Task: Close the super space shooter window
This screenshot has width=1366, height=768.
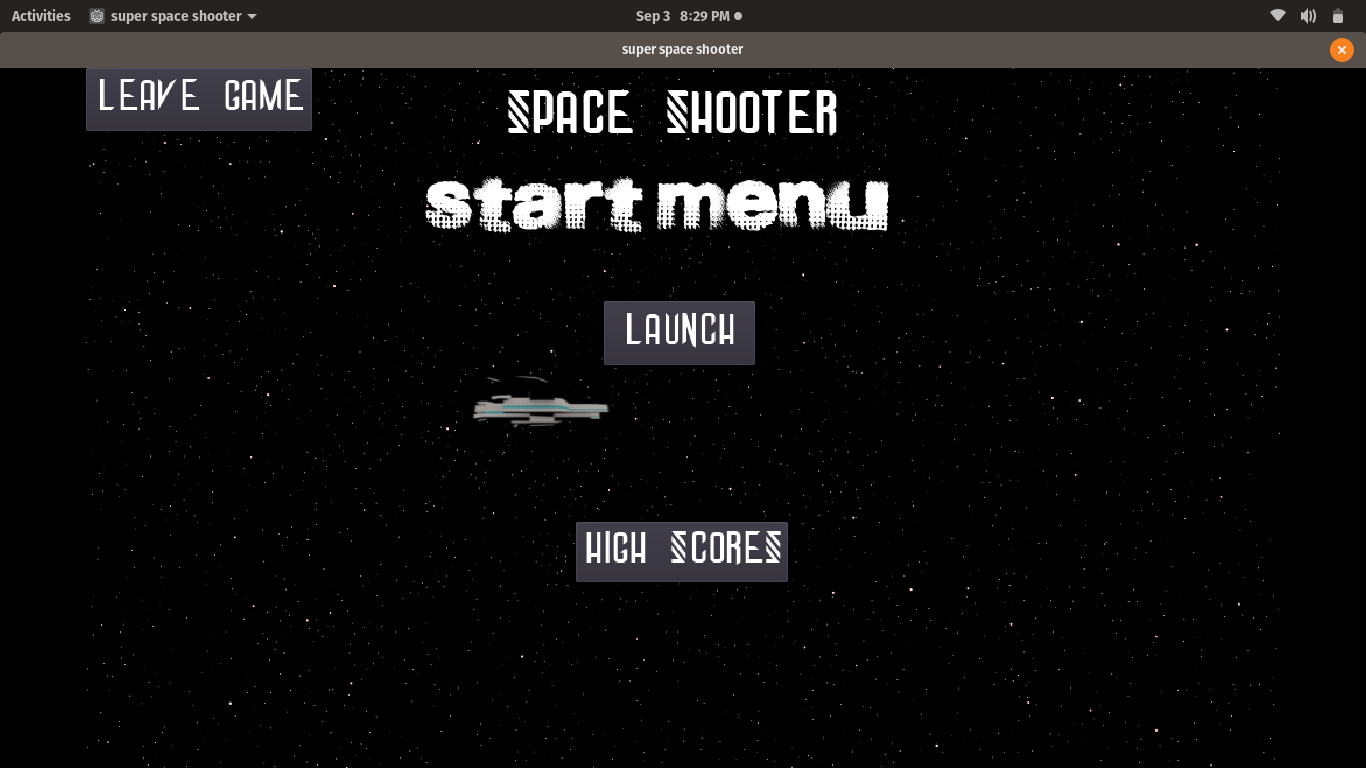Action: click(1341, 50)
